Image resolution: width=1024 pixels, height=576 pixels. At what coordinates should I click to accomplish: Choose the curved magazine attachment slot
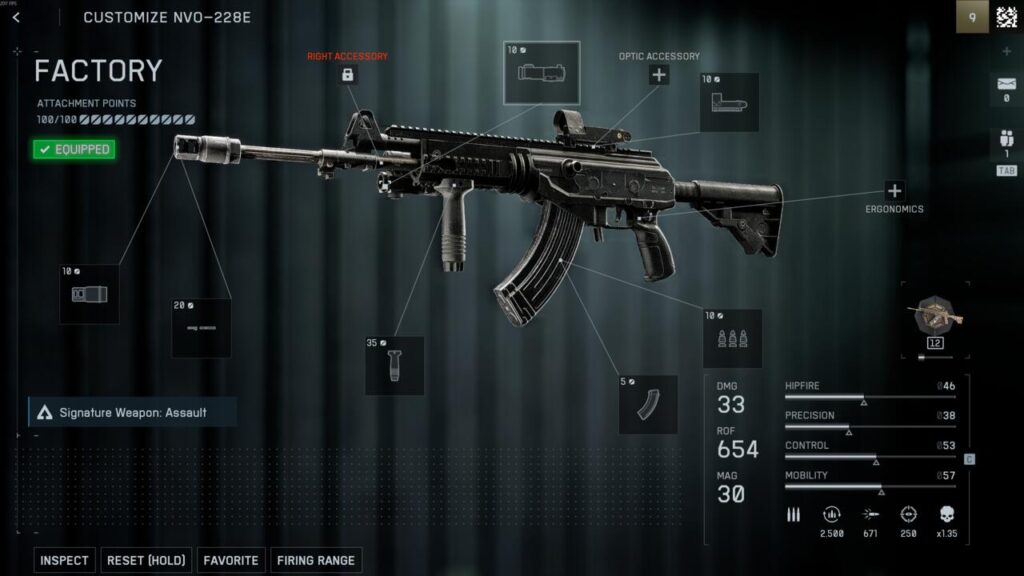click(648, 404)
